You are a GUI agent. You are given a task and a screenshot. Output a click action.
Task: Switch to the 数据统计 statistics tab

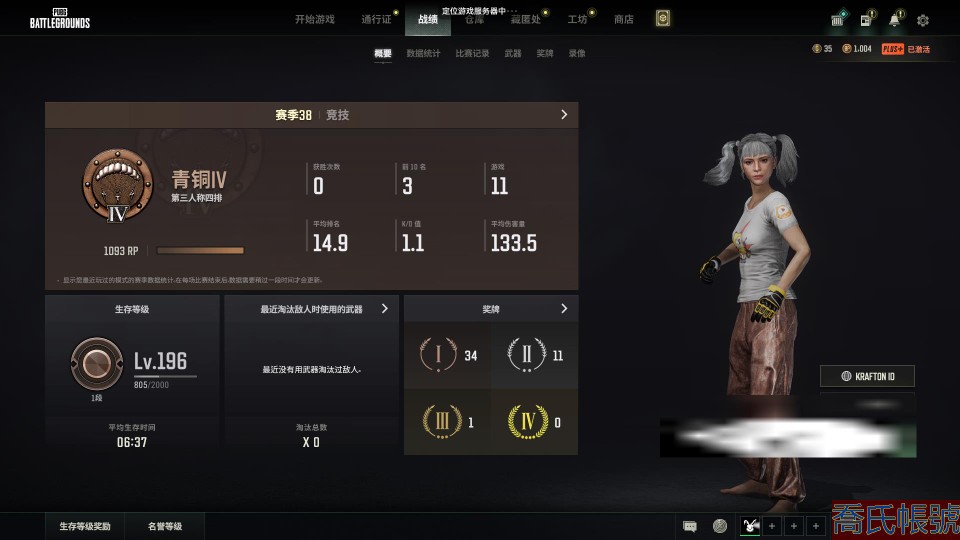[x=423, y=54]
